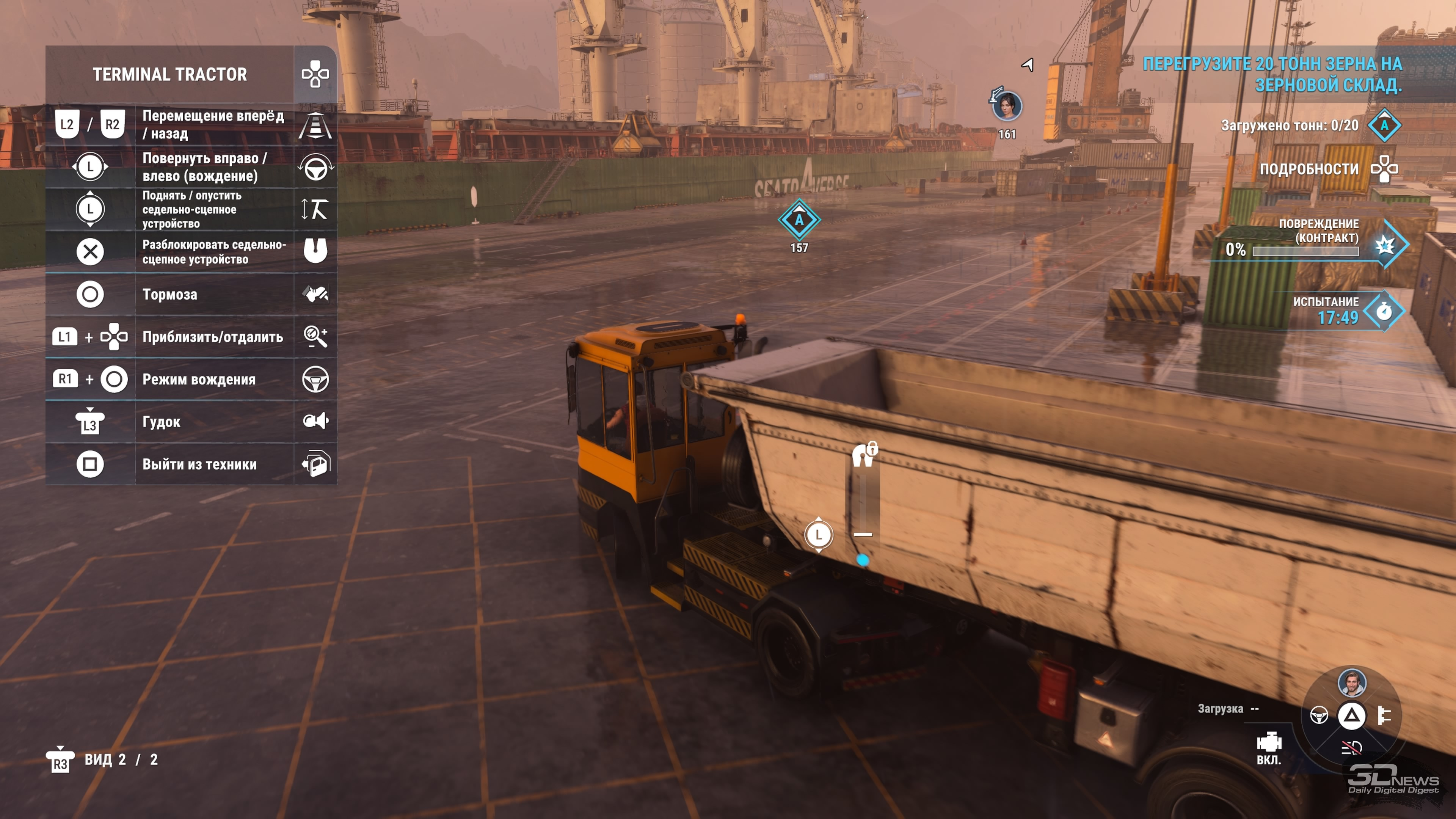Screen dimensions: 1456x819
Task: Select the Terminal Tractor panel header
Action: [169, 74]
